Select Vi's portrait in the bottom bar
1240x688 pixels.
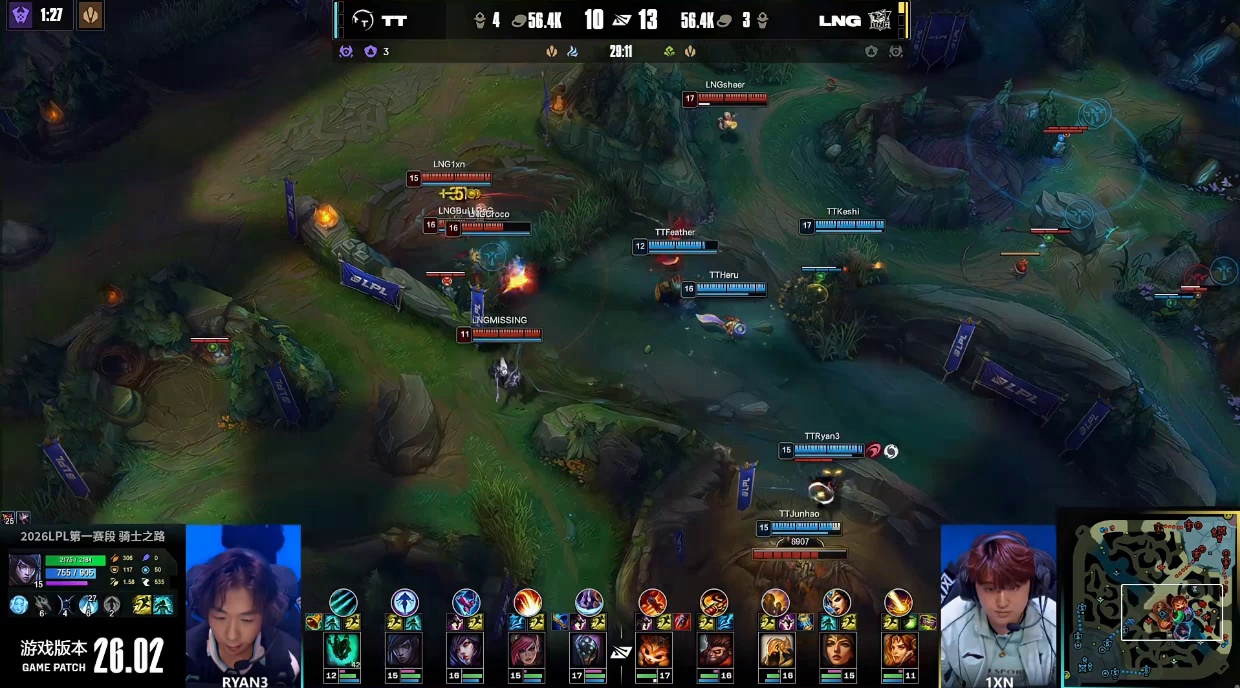tap(527, 651)
